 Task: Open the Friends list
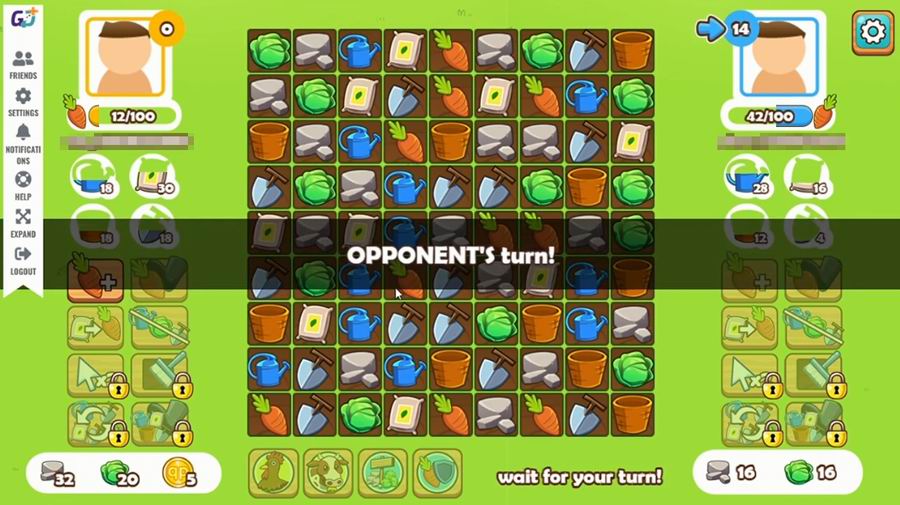[23, 65]
